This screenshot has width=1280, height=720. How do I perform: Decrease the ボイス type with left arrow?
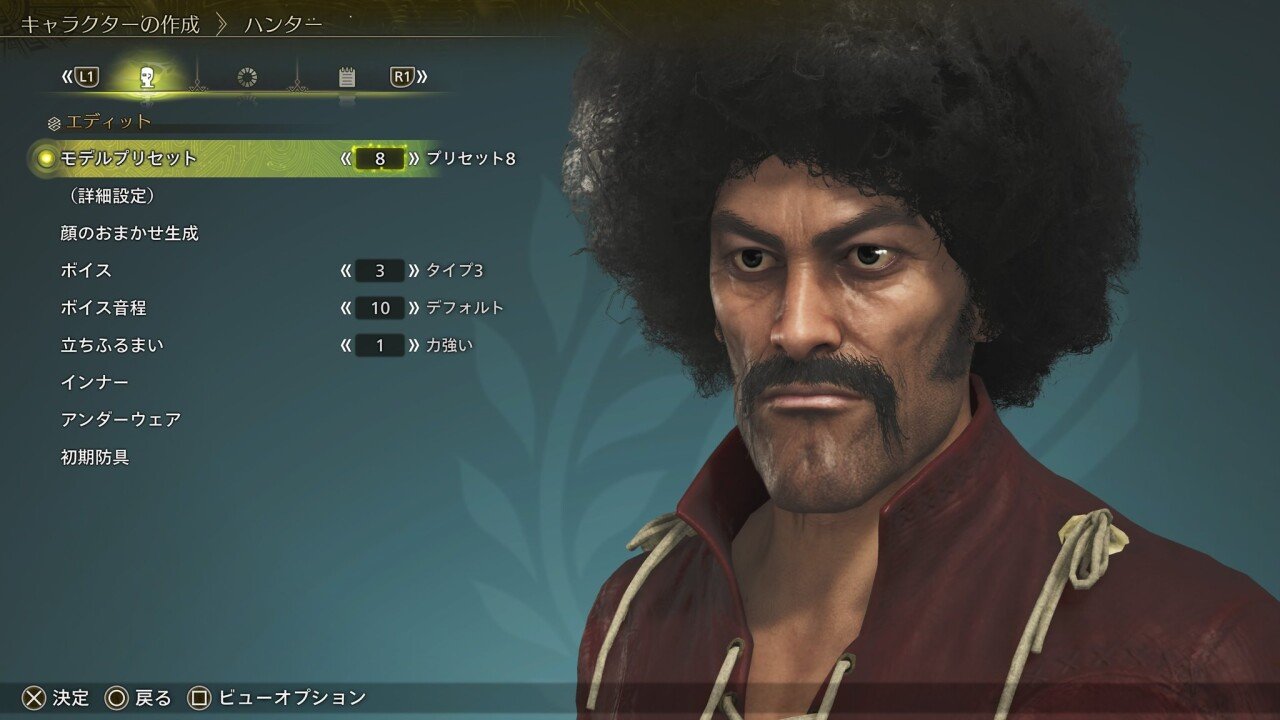346,271
